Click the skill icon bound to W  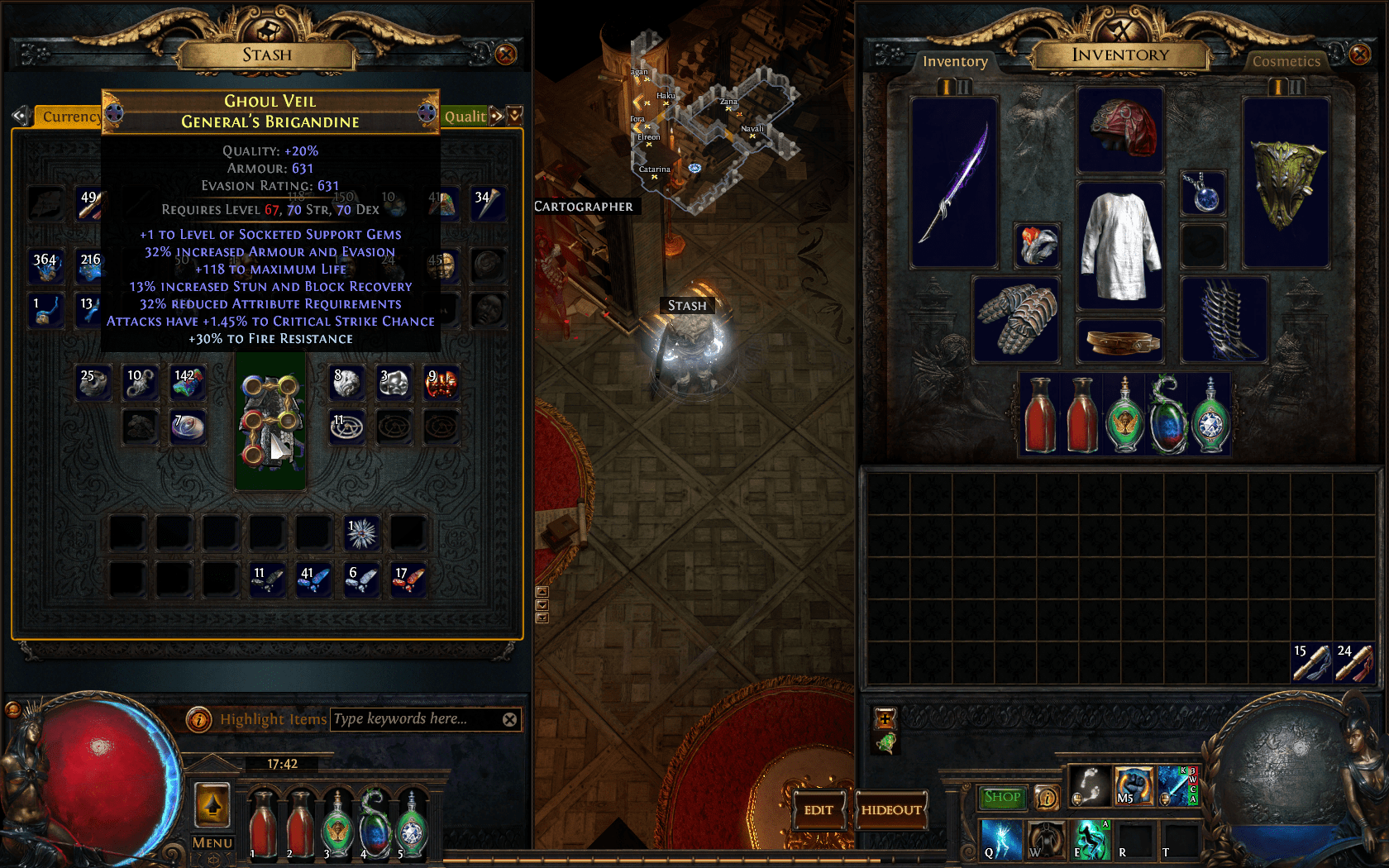1046,839
